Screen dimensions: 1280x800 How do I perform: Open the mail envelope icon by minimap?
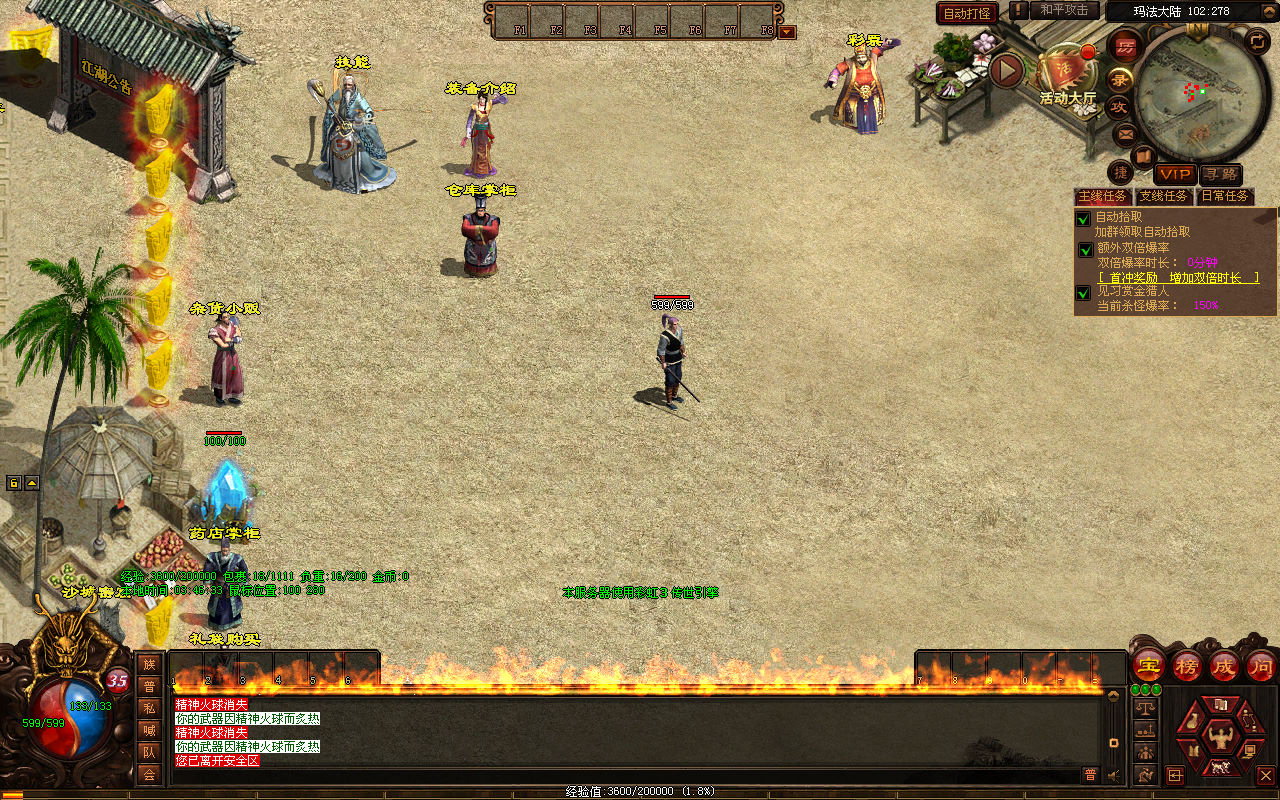1125,133
